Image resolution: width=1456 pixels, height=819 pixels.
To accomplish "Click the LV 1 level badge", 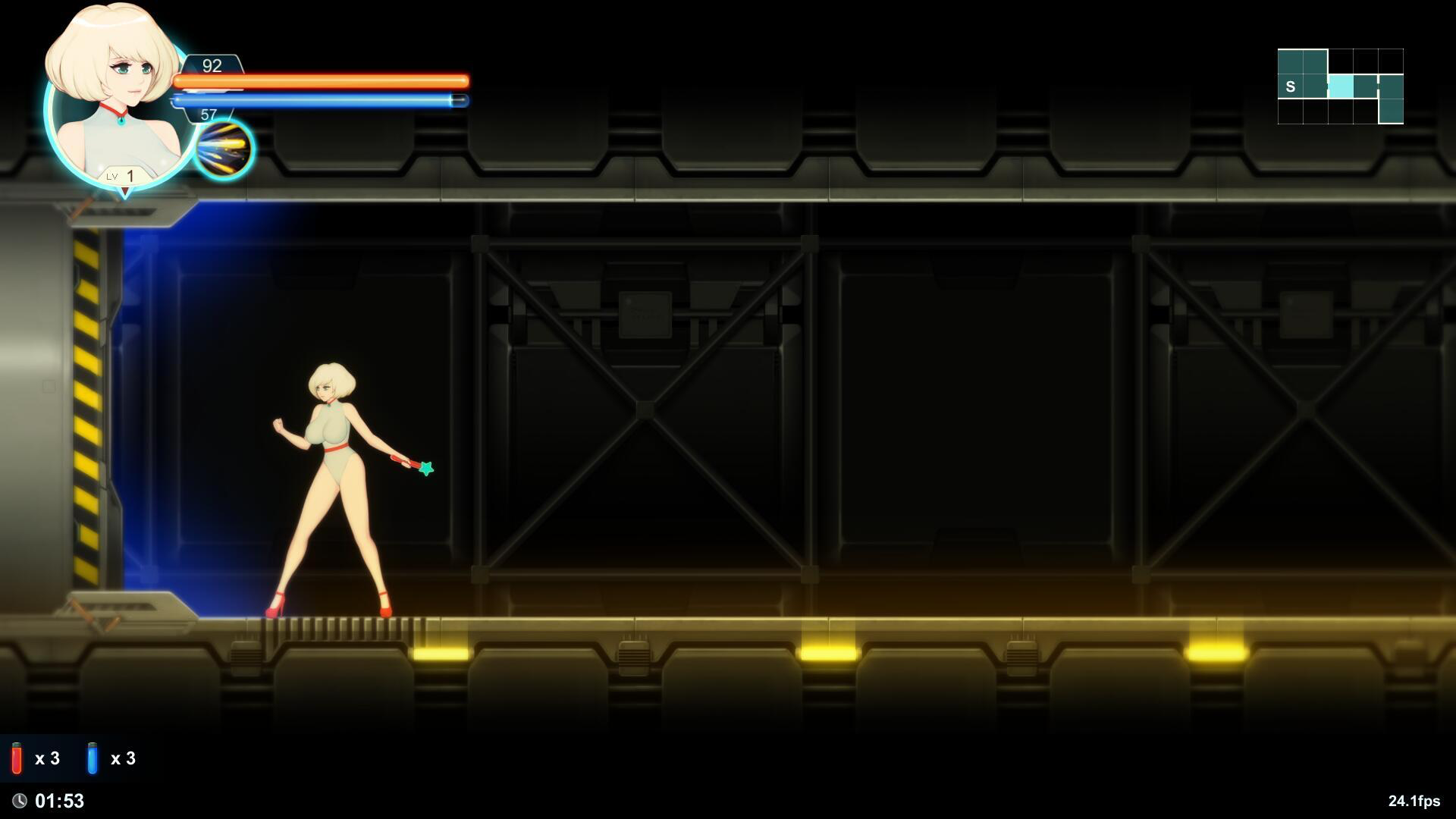I will (124, 175).
